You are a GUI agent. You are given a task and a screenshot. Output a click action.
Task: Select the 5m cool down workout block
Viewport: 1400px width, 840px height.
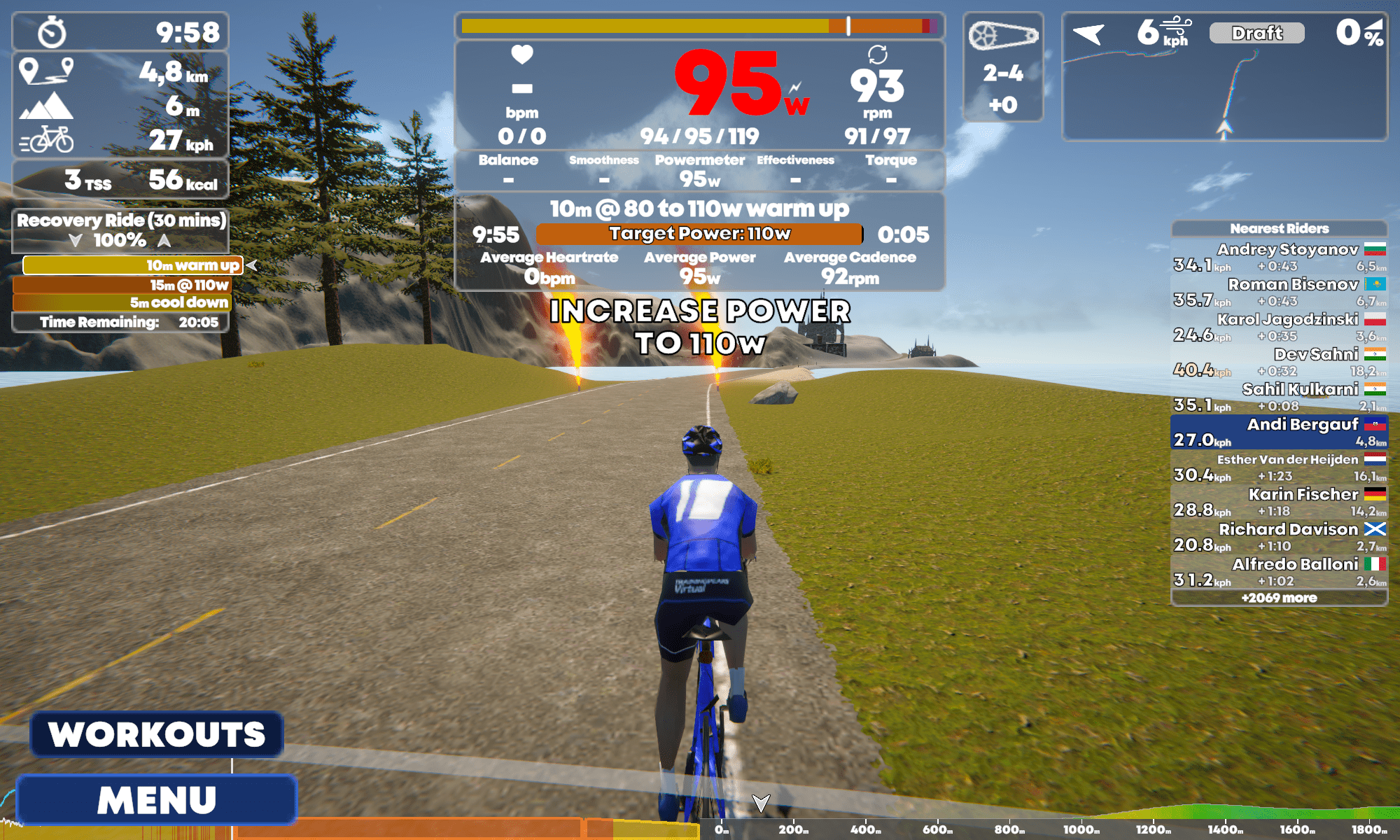[x=122, y=302]
